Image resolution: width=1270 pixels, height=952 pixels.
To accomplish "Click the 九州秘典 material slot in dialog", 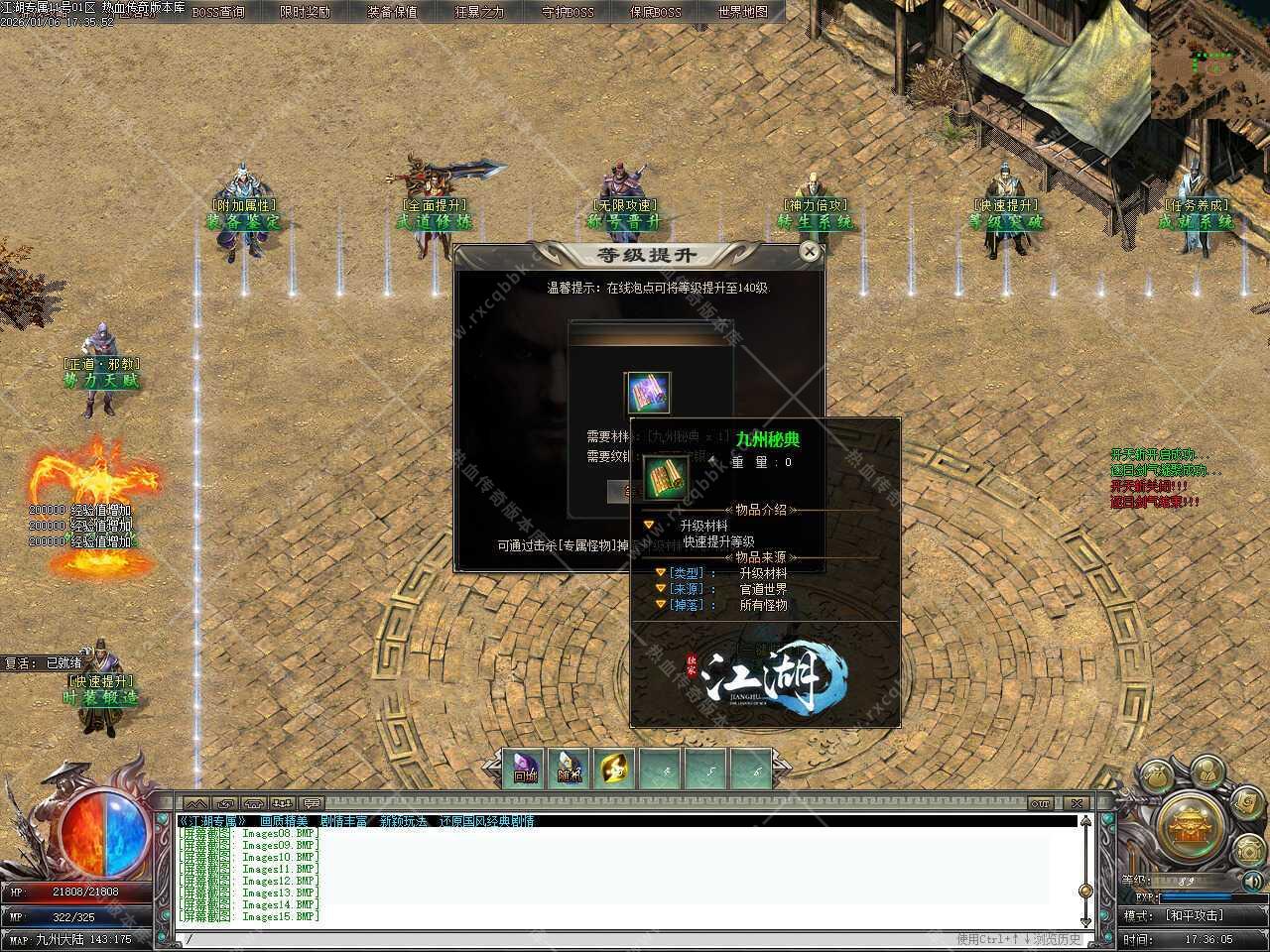I will click(x=648, y=393).
